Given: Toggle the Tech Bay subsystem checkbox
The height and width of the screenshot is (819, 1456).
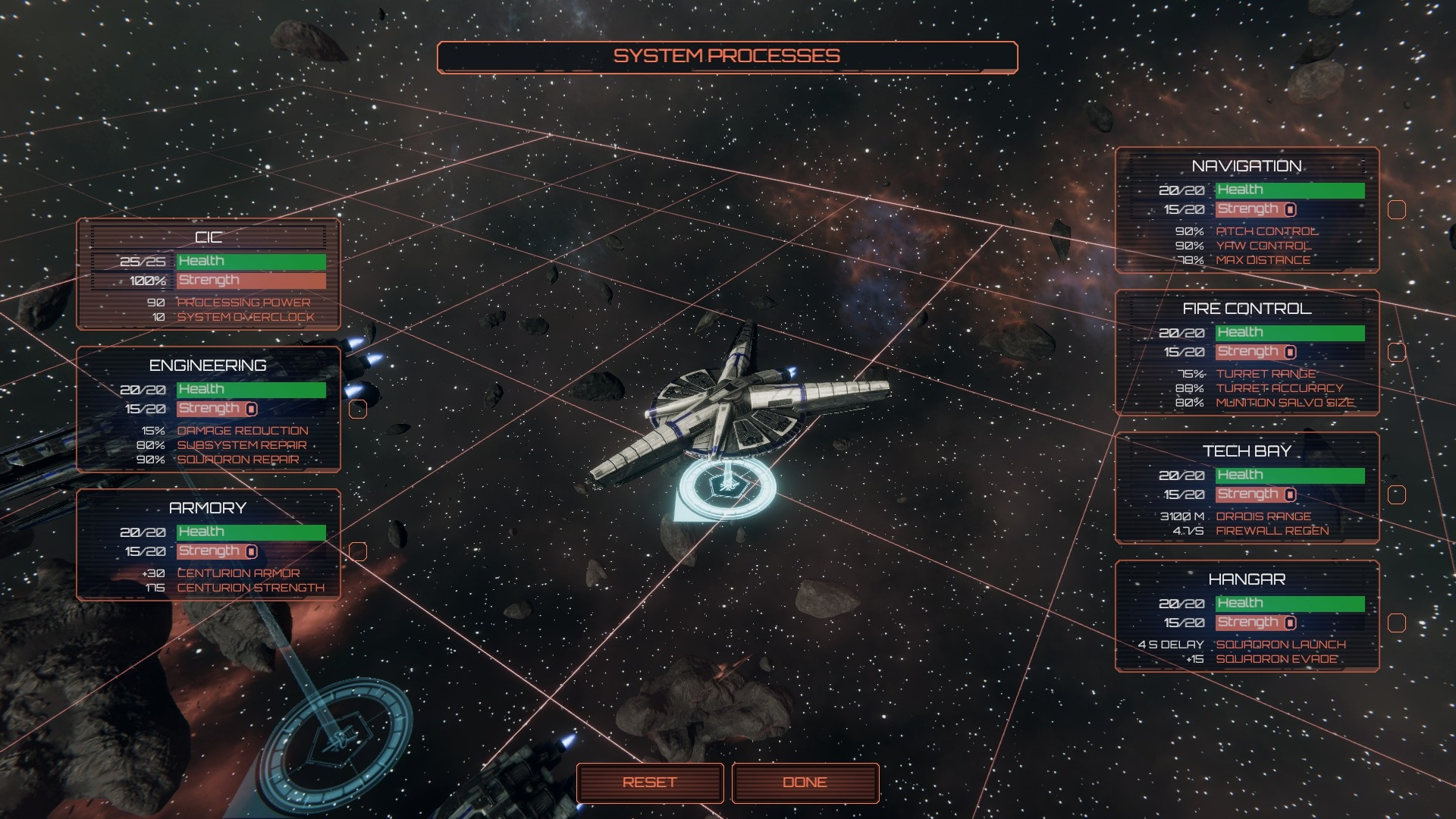Looking at the screenshot, I should [x=1396, y=495].
